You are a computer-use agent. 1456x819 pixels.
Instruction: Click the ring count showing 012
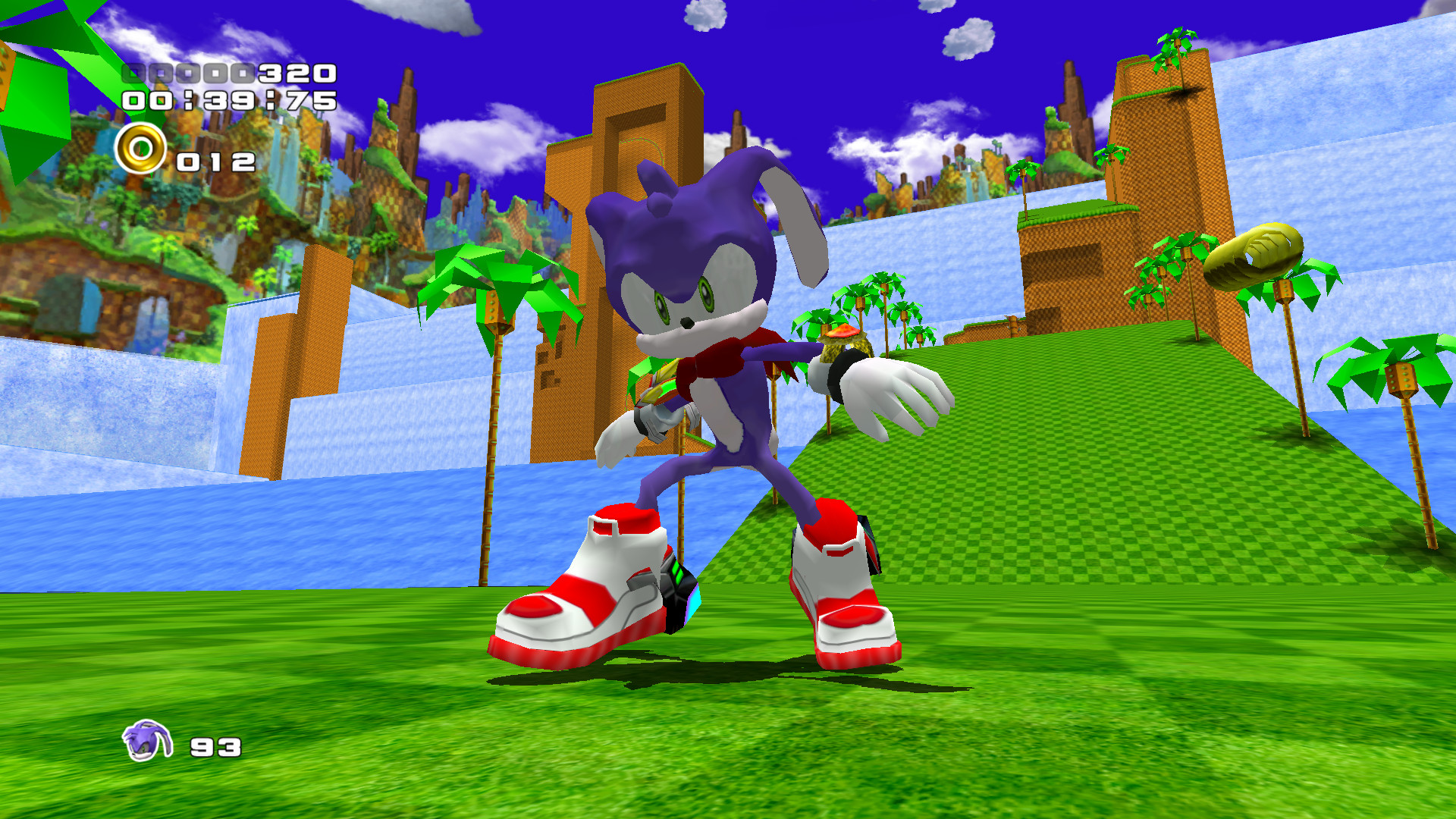click(x=215, y=161)
